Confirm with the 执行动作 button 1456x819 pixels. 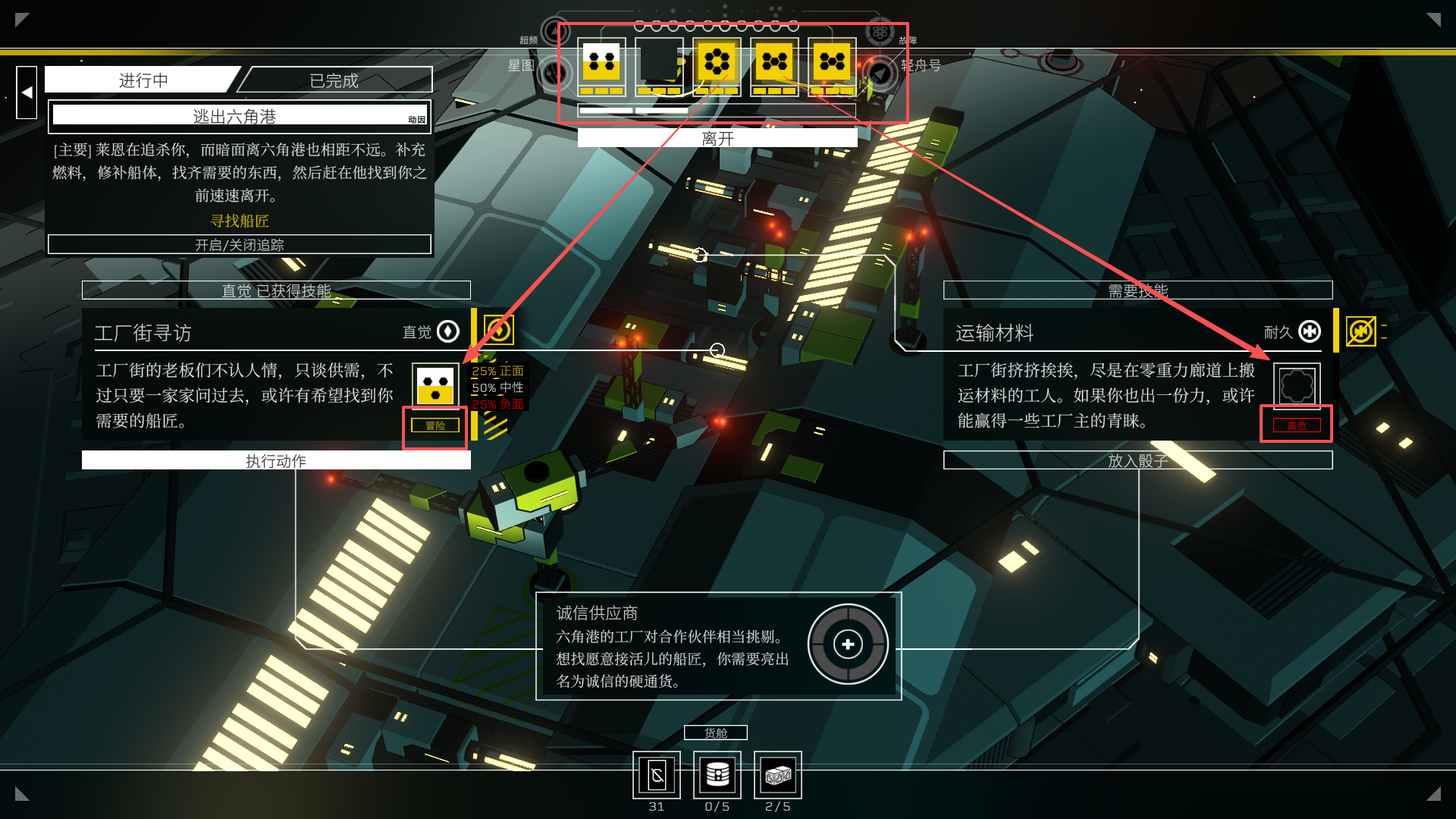point(276,460)
